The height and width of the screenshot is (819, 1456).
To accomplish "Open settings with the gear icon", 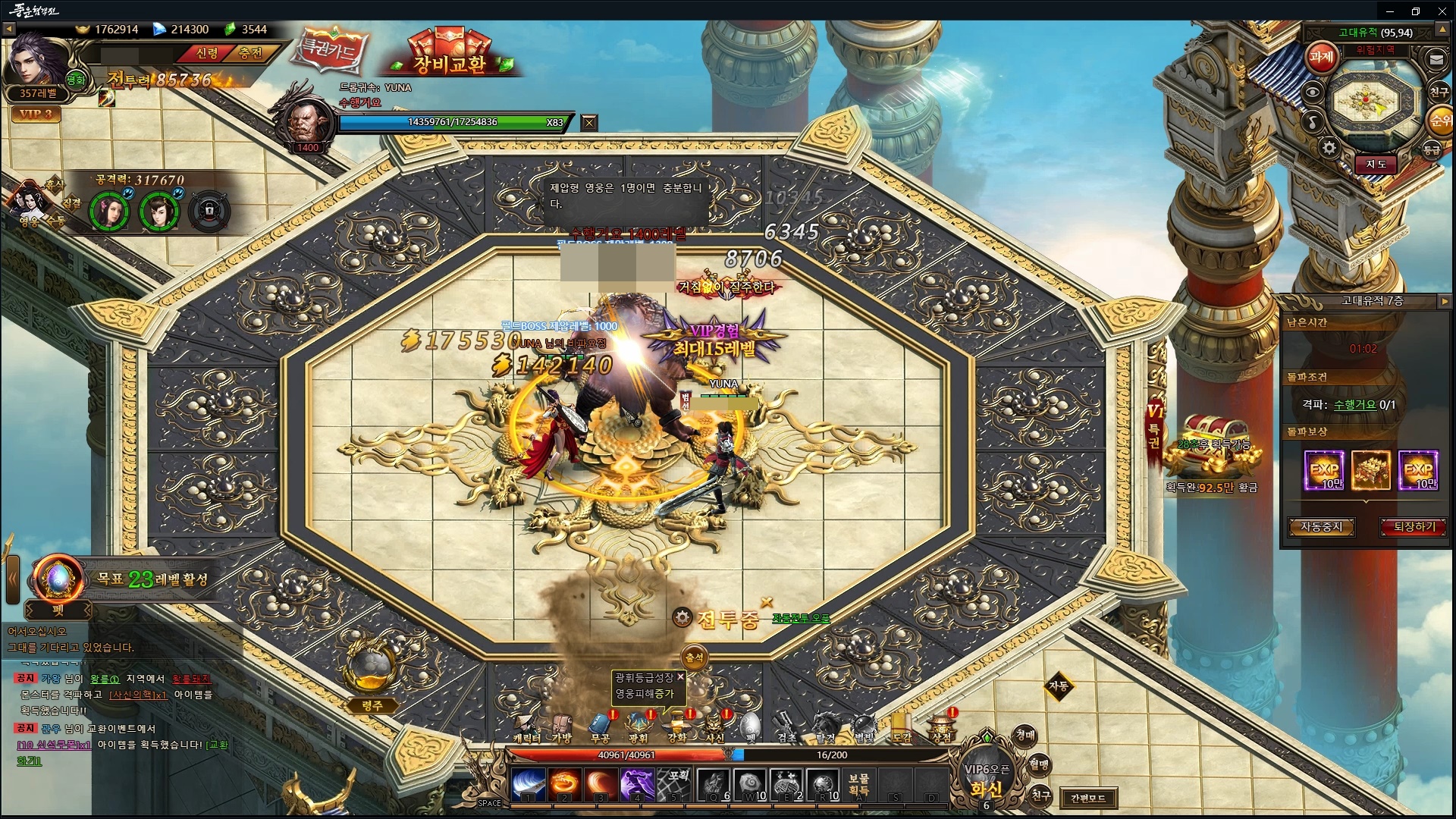I will click(1329, 148).
